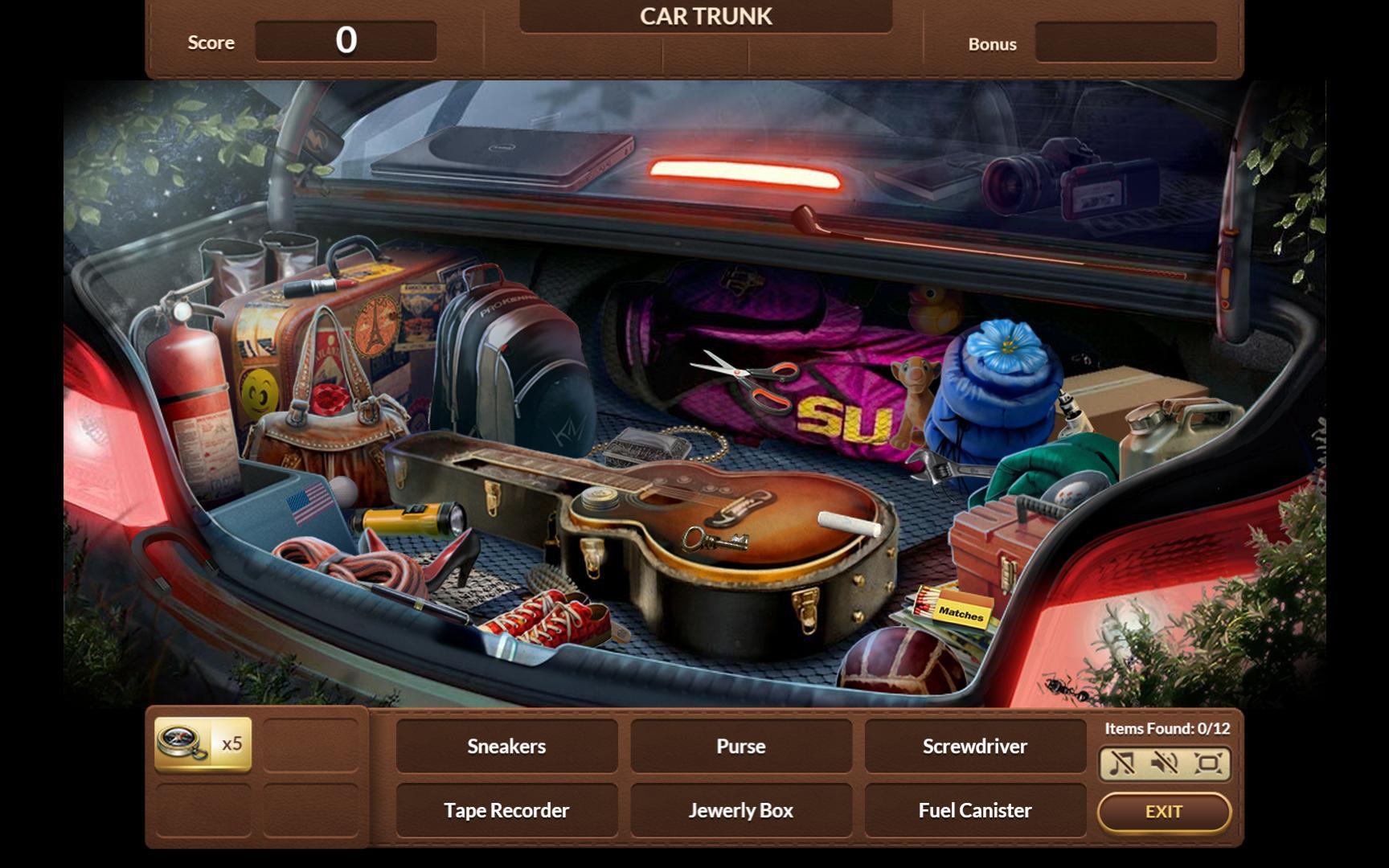This screenshot has width=1389, height=868.
Task: Choose the Fuel Canister list entry
Action: click(974, 810)
